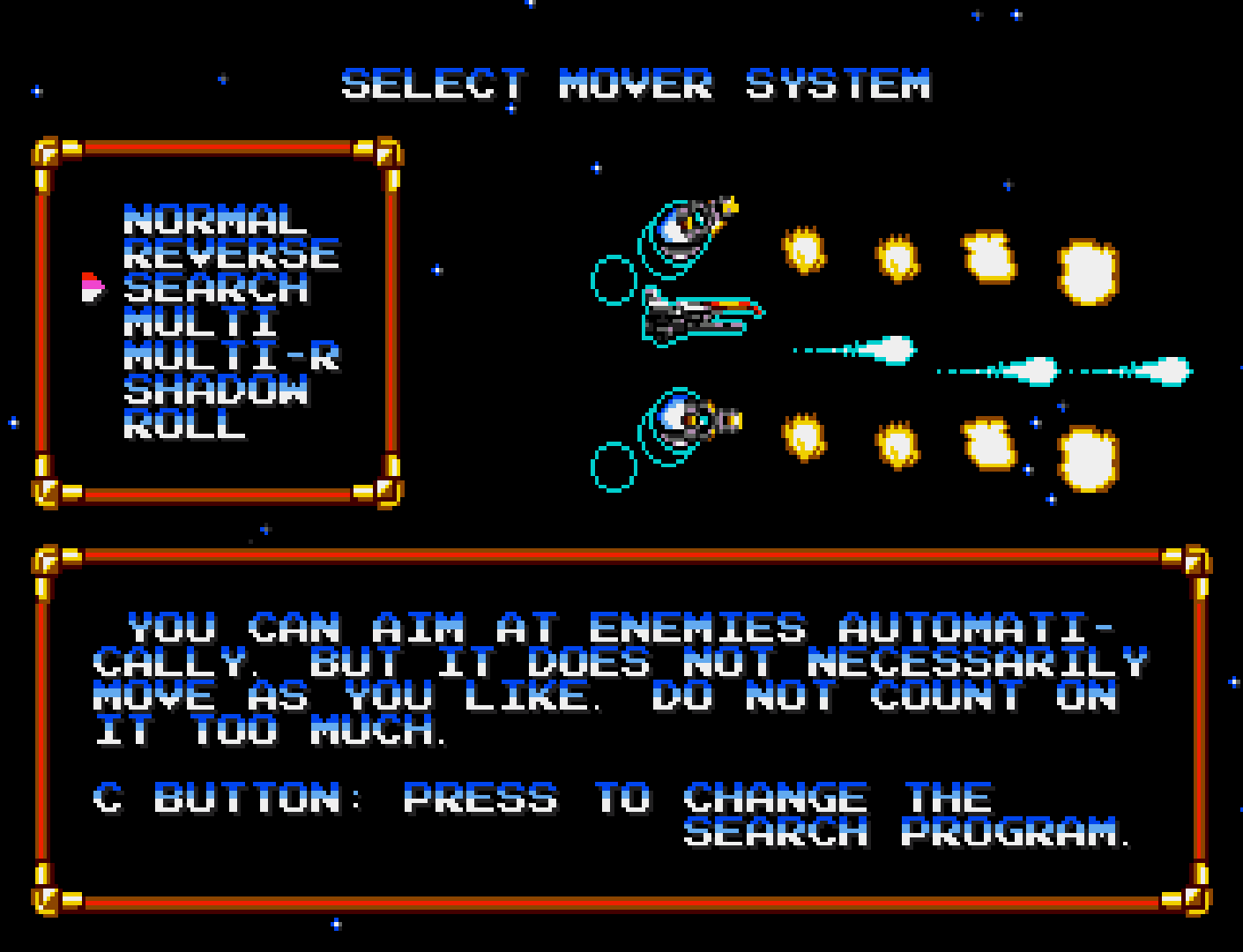Pick the SEARCH mover system
Viewport: 1243px width, 952px height.
pos(216,288)
